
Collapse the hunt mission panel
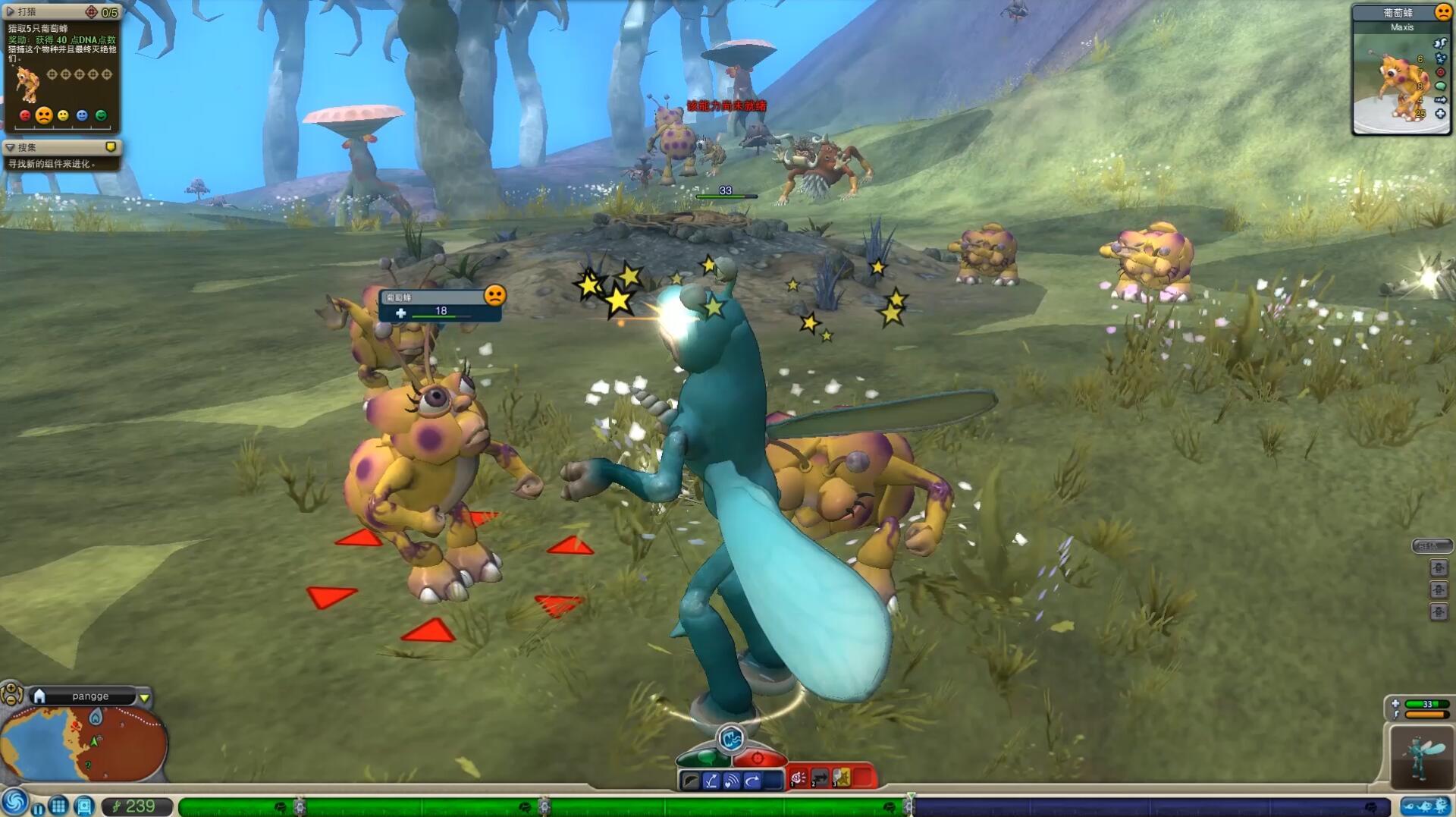point(11,11)
